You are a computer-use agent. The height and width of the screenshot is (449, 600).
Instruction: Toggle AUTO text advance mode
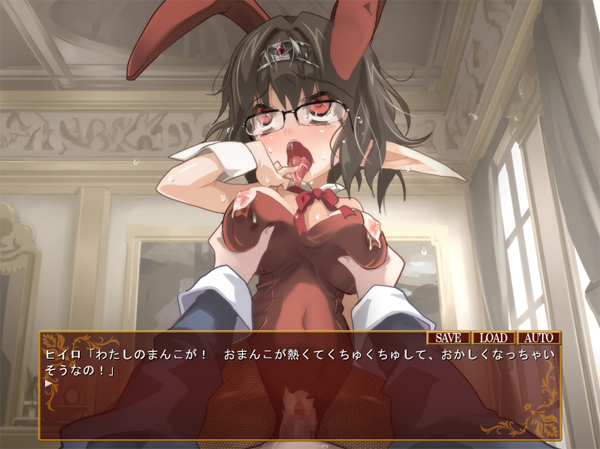tap(539, 338)
